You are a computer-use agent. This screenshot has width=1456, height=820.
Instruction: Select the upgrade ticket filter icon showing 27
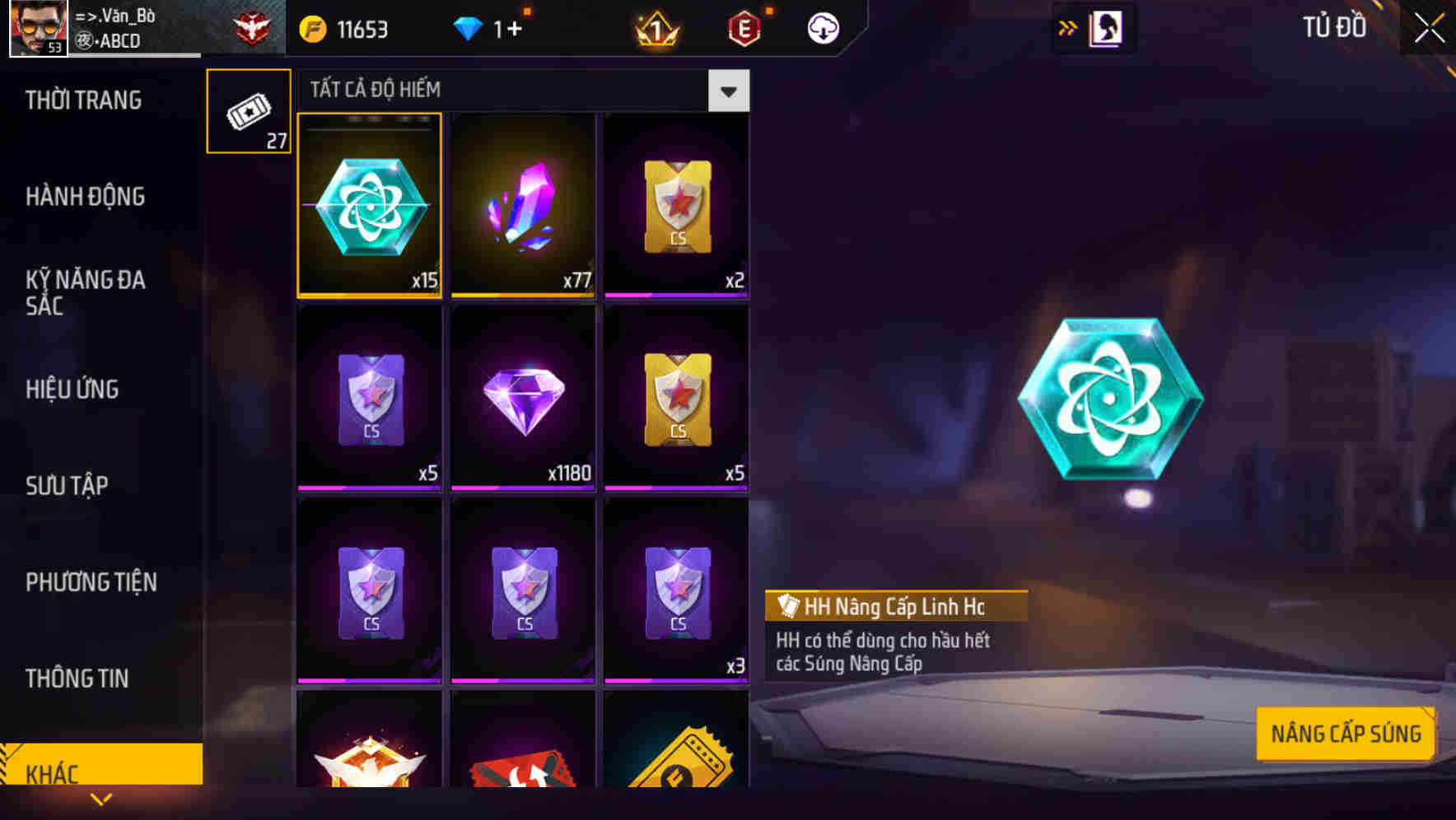248,109
